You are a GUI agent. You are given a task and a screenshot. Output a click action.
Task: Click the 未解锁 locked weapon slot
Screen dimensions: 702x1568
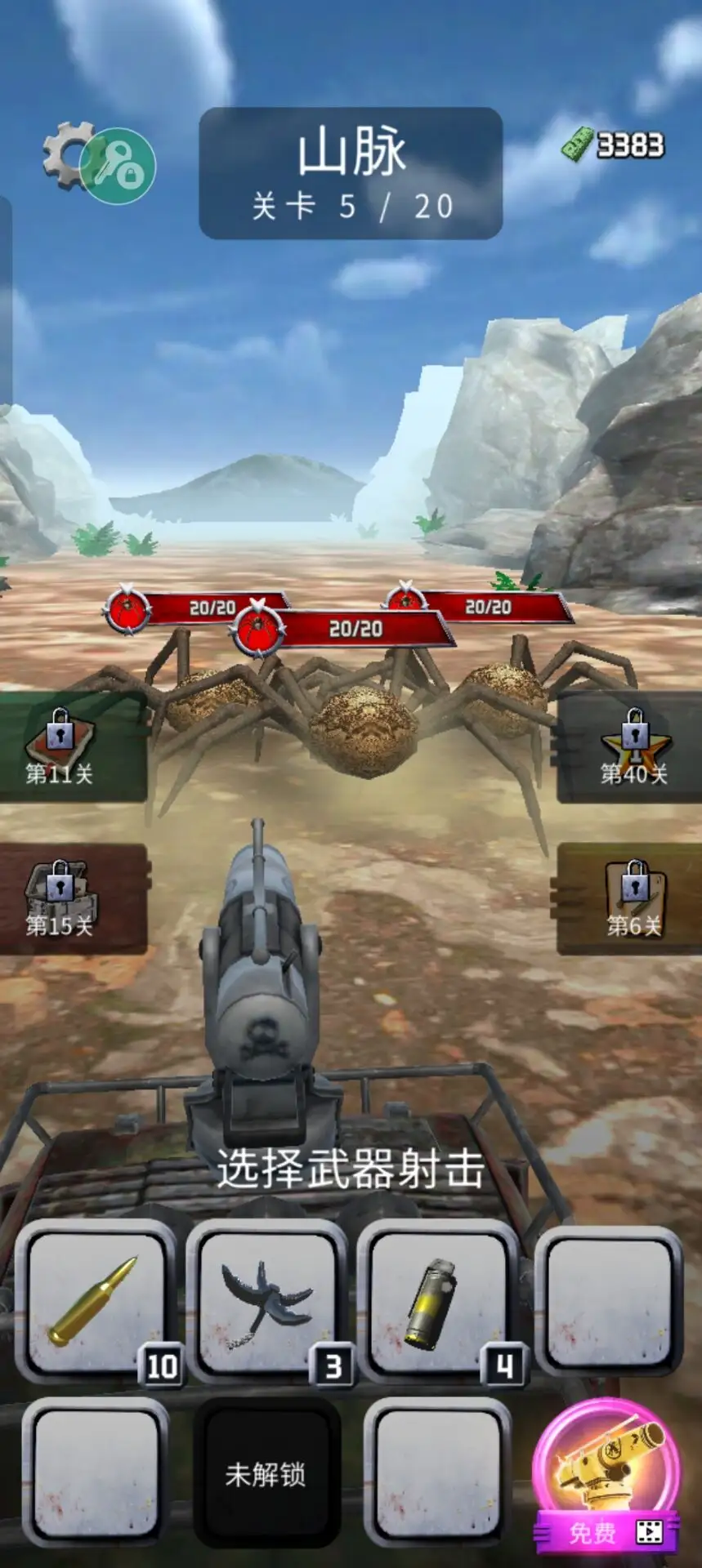coord(266,1473)
